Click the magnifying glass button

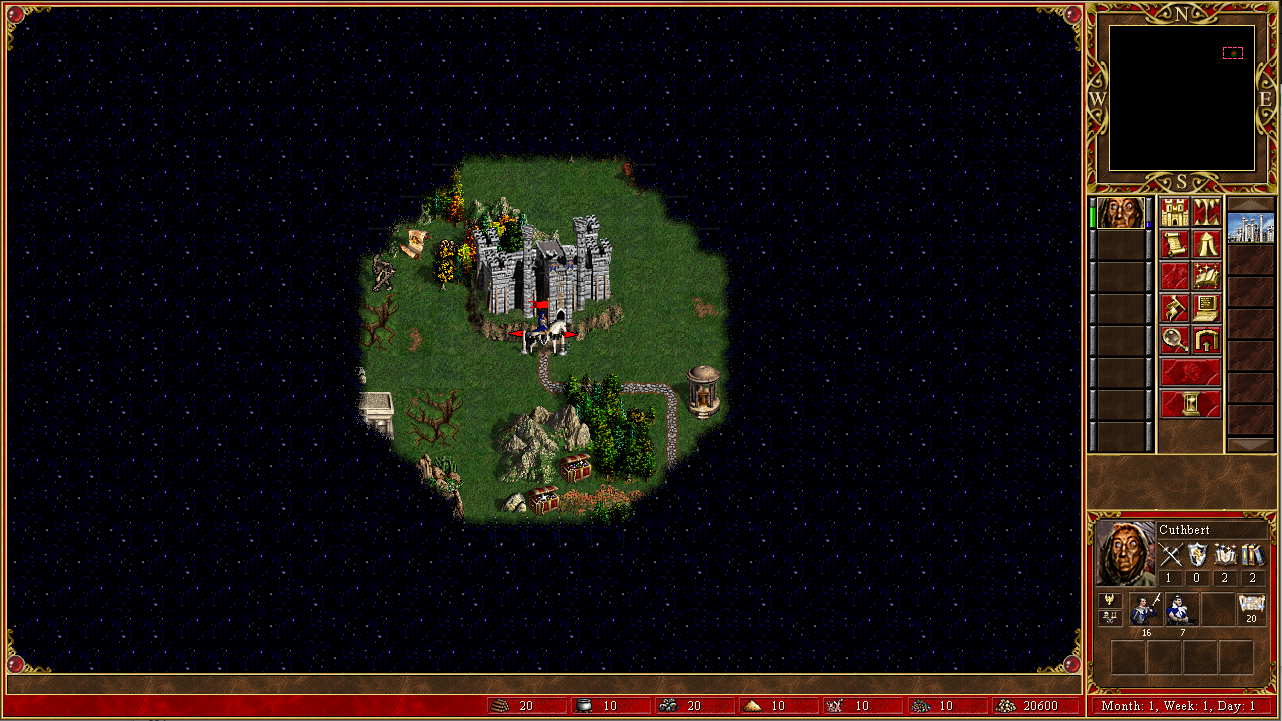[x=1175, y=340]
